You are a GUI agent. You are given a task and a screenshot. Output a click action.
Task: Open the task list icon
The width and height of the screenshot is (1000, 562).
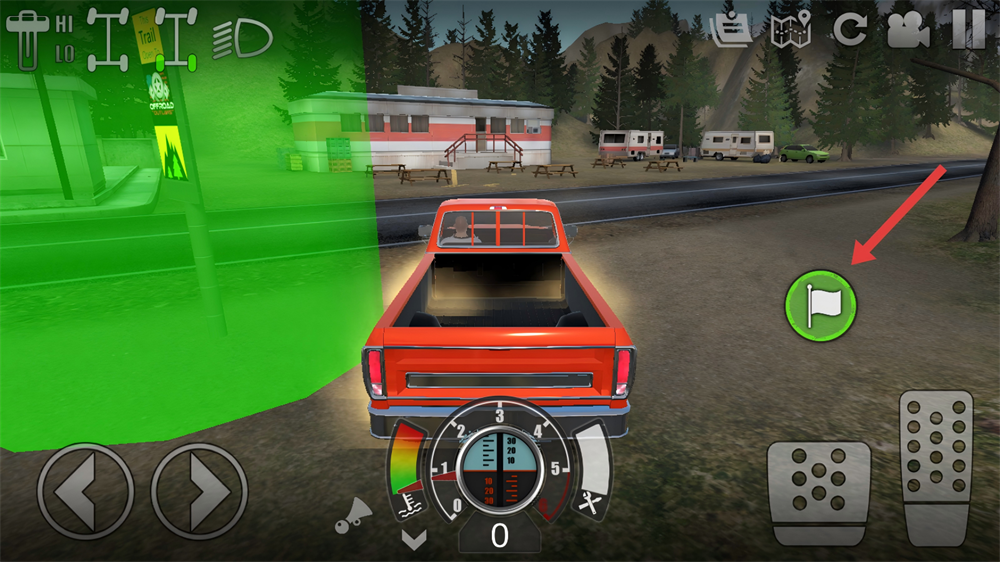[731, 30]
